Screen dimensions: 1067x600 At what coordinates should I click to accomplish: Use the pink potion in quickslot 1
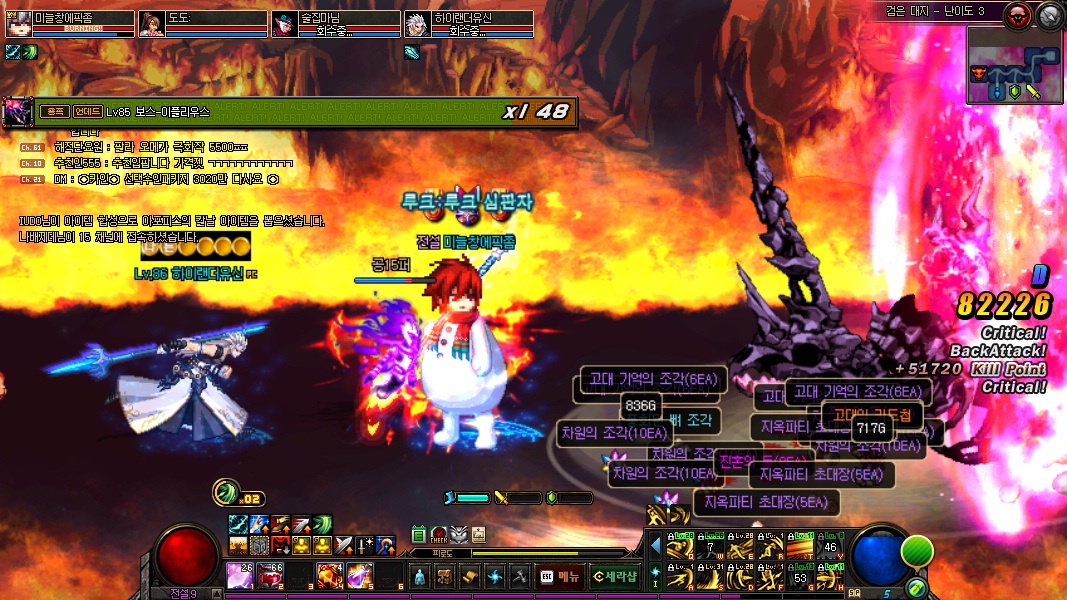click(x=239, y=575)
